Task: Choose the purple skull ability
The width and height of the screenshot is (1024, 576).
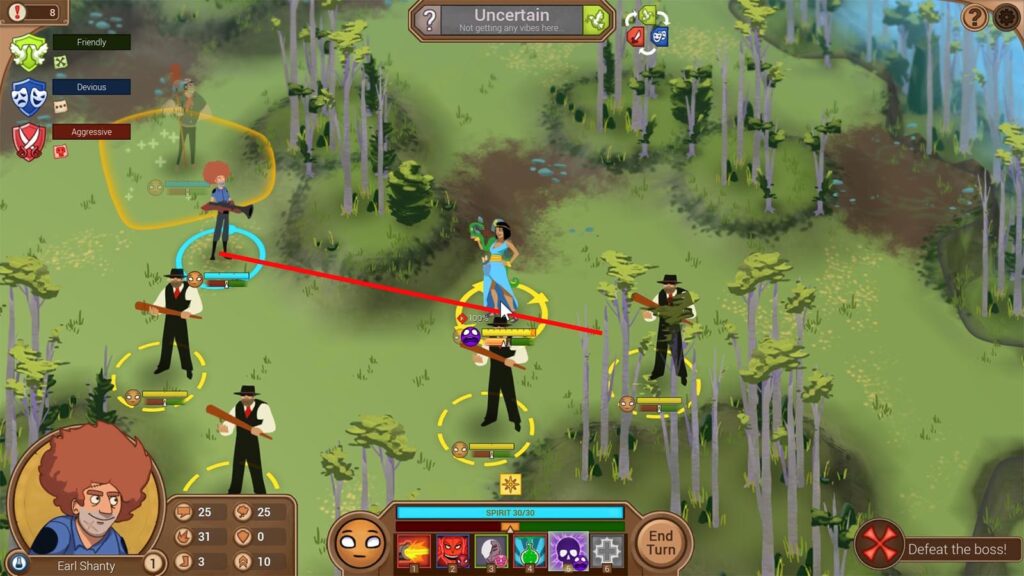Action: click(567, 551)
